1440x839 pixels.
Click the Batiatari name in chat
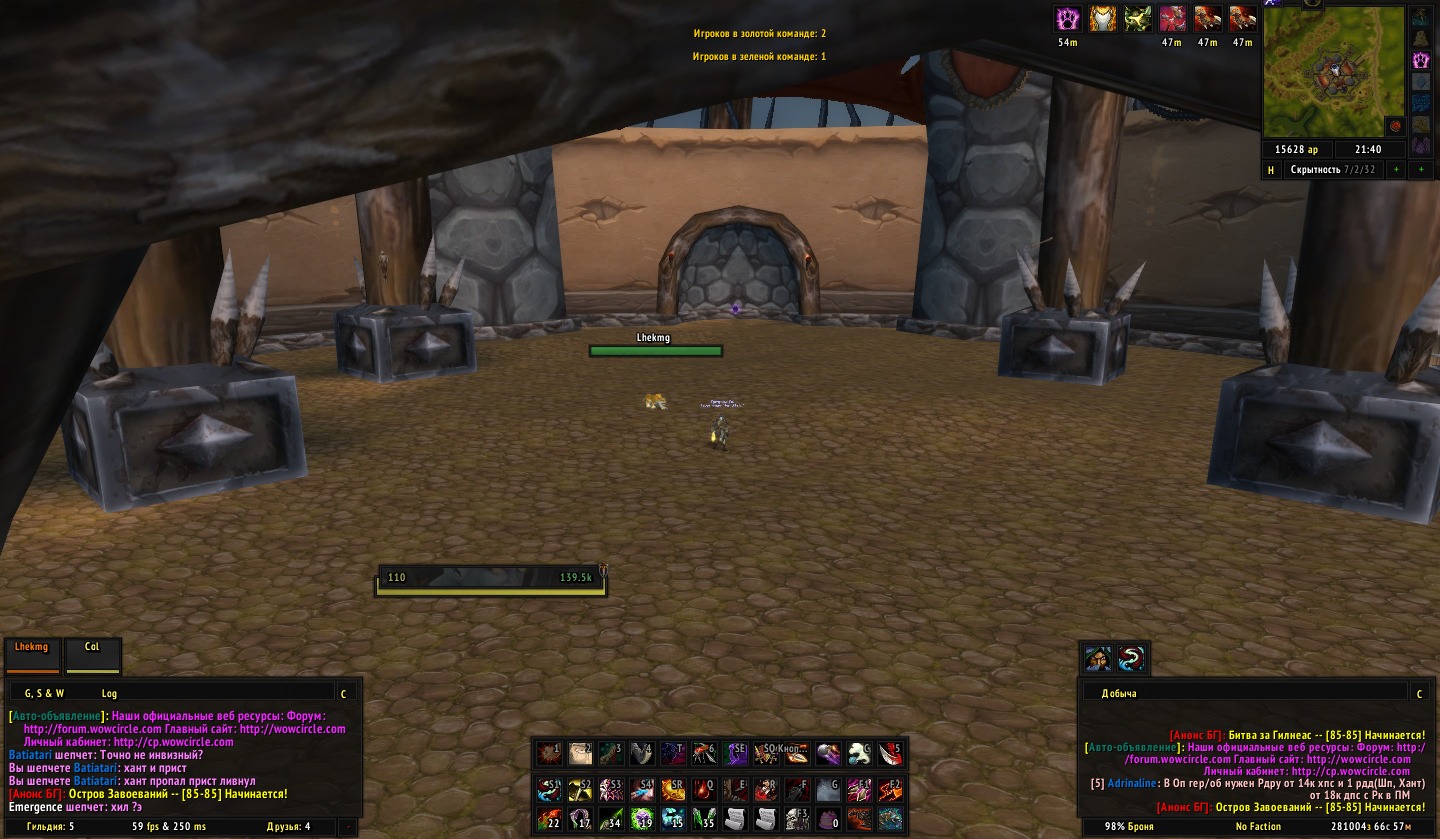(30, 755)
